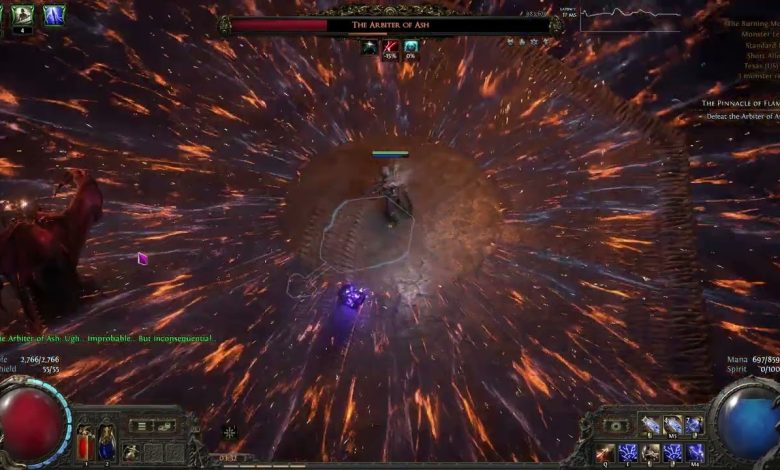The height and width of the screenshot is (470, 780).
Task: Activate the lightning skill bound to E
Action: [x=627, y=452]
